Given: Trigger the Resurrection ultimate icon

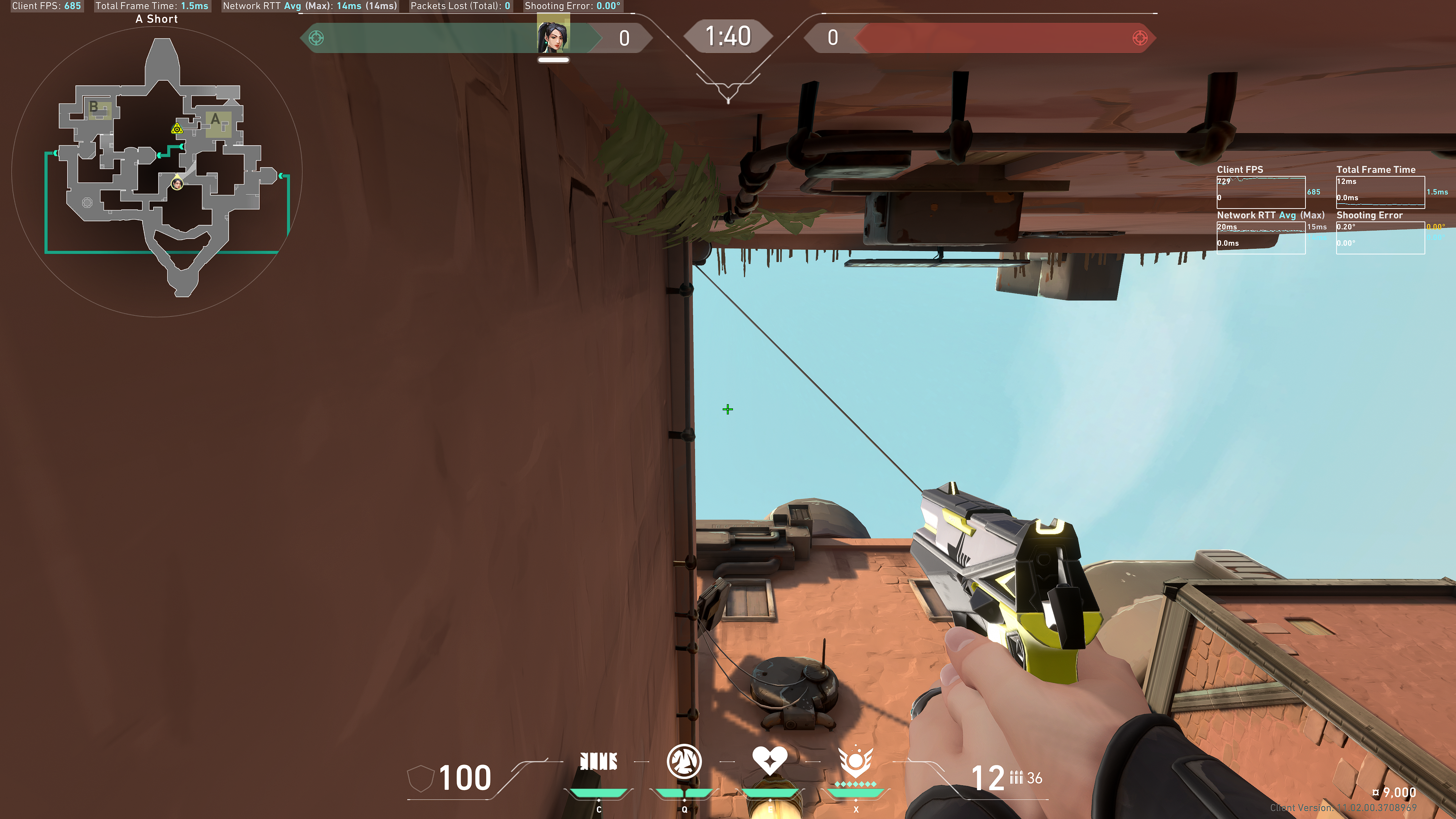Looking at the screenshot, I should coord(855,761).
